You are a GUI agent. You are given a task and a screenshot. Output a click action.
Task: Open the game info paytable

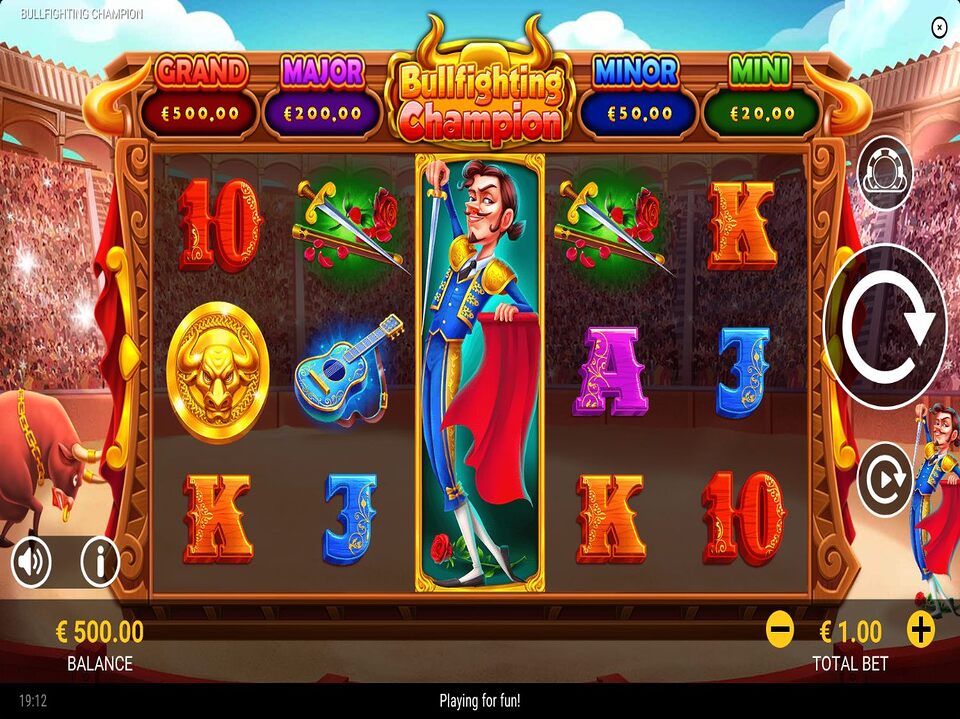point(99,562)
